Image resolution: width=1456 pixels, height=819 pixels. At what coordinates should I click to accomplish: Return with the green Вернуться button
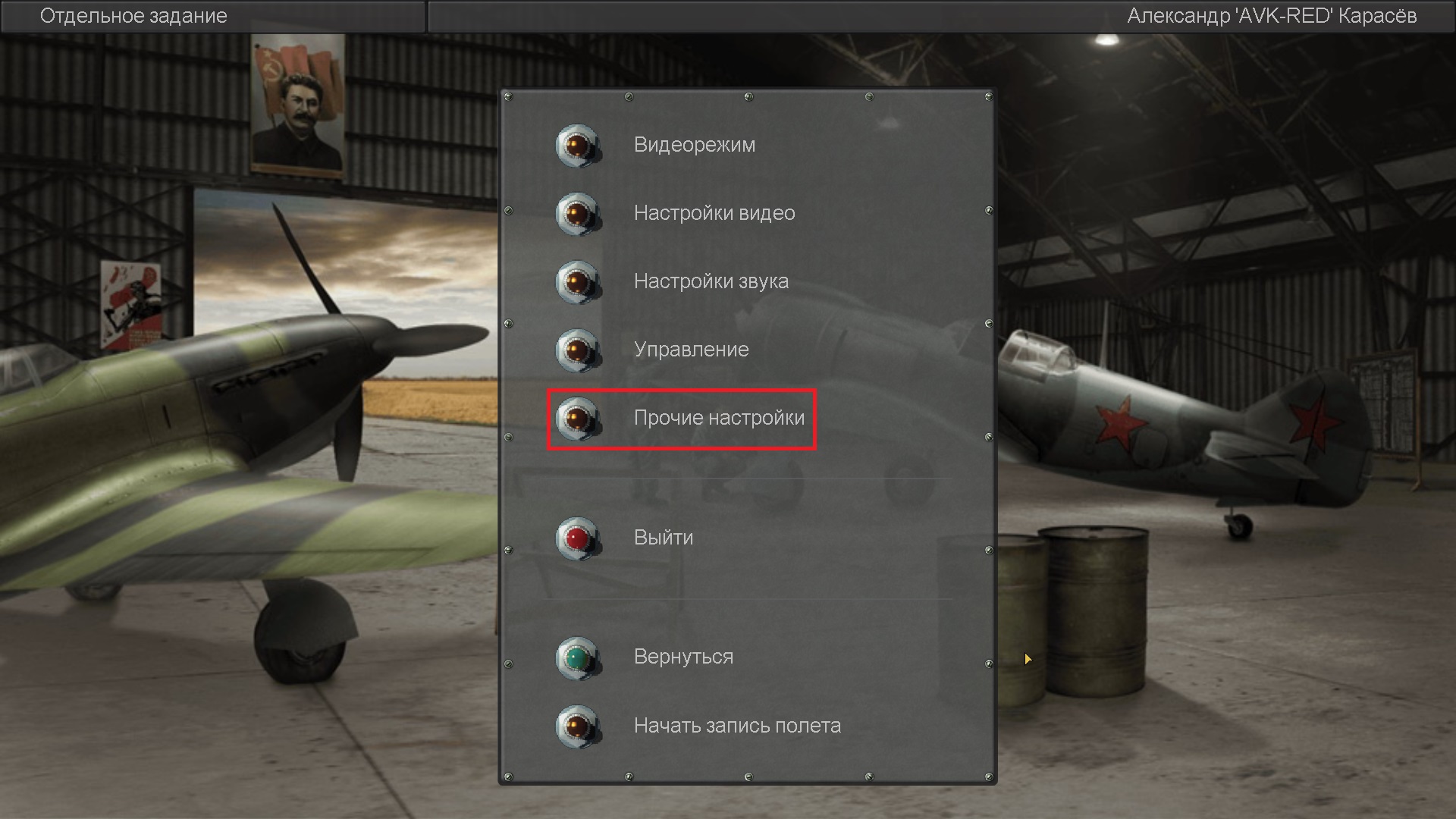[578, 657]
